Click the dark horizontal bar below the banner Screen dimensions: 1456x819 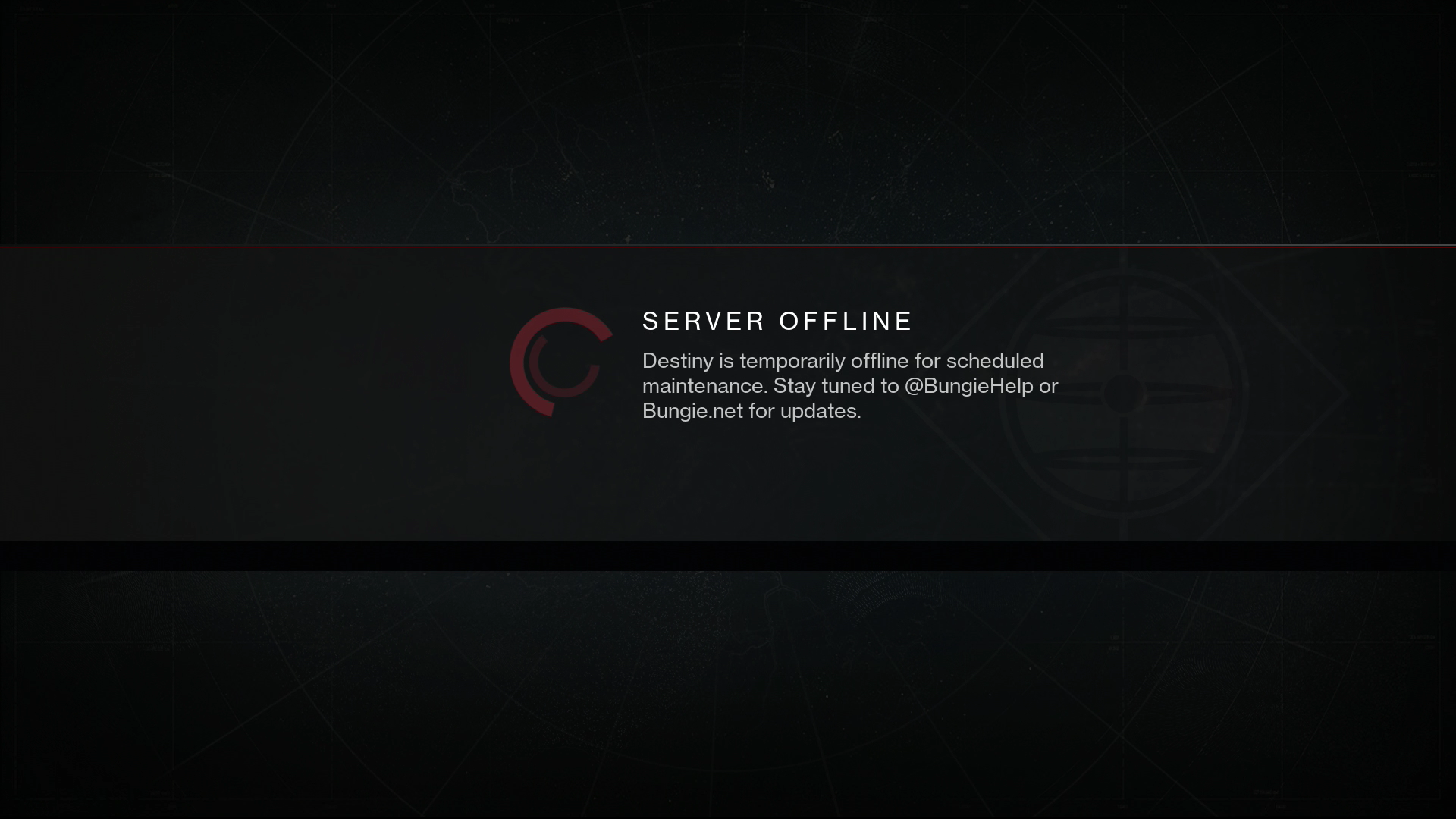pyautogui.click(x=728, y=556)
